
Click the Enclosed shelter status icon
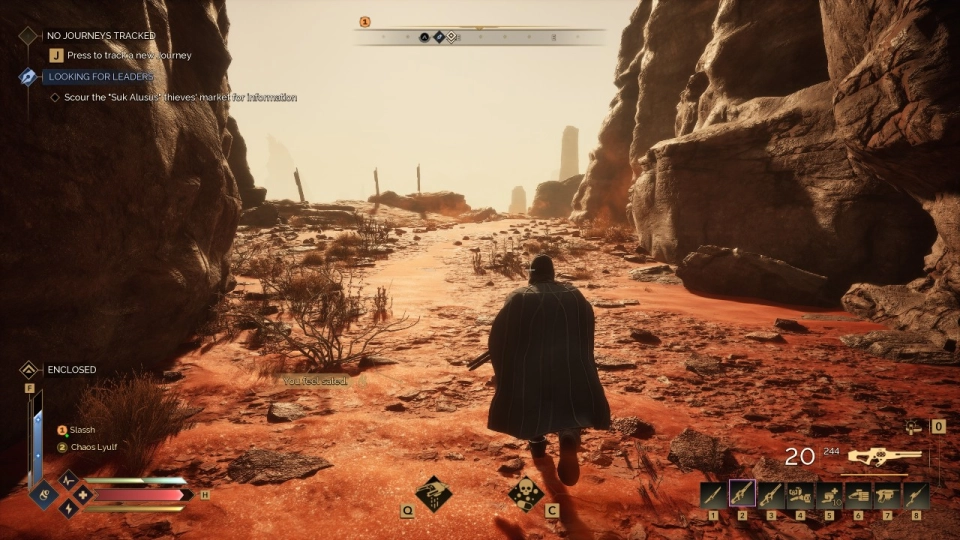pos(29,370)
